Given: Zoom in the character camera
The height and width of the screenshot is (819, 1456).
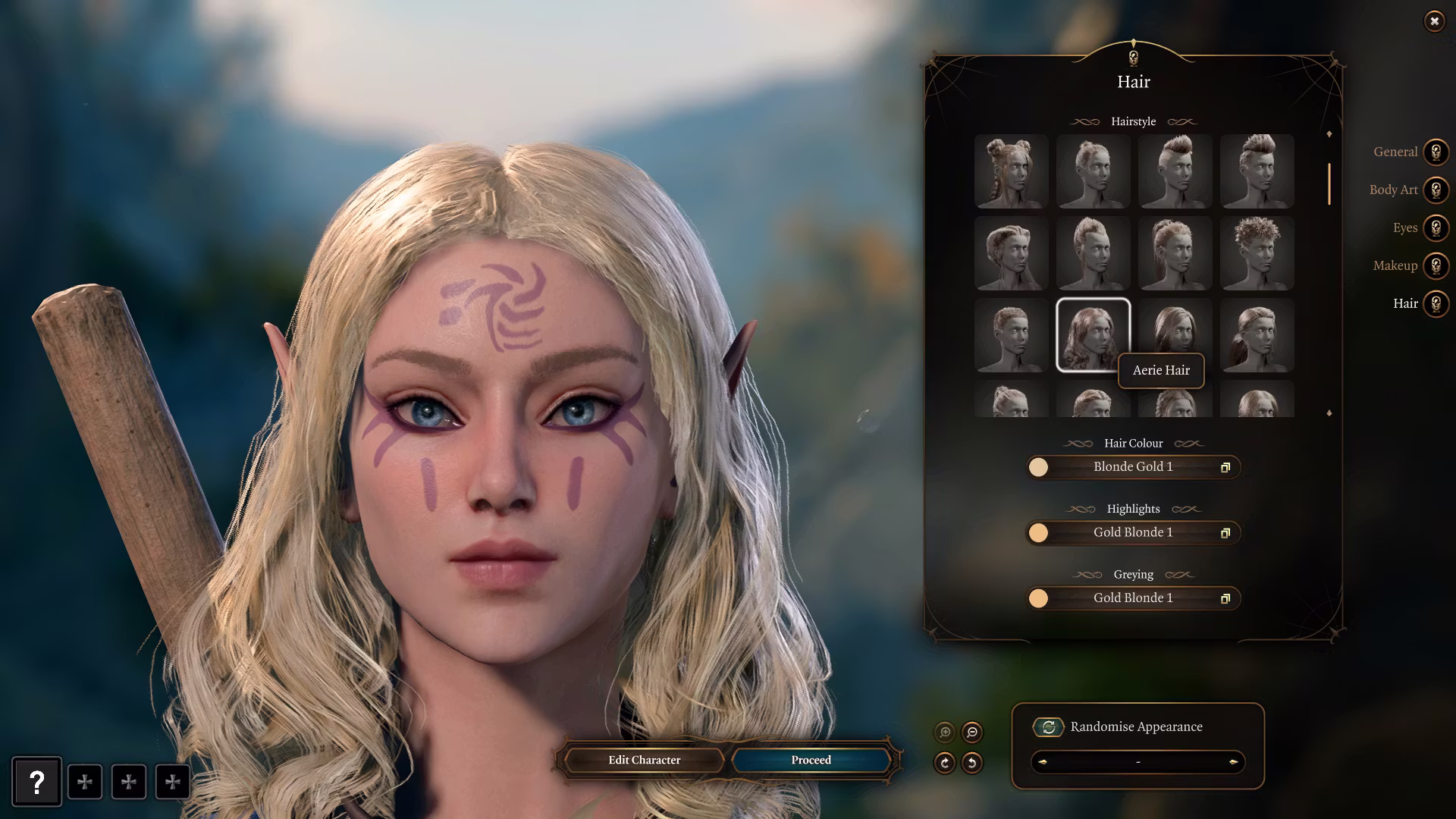Looking at the screenshot, I should tap(945, 732).
